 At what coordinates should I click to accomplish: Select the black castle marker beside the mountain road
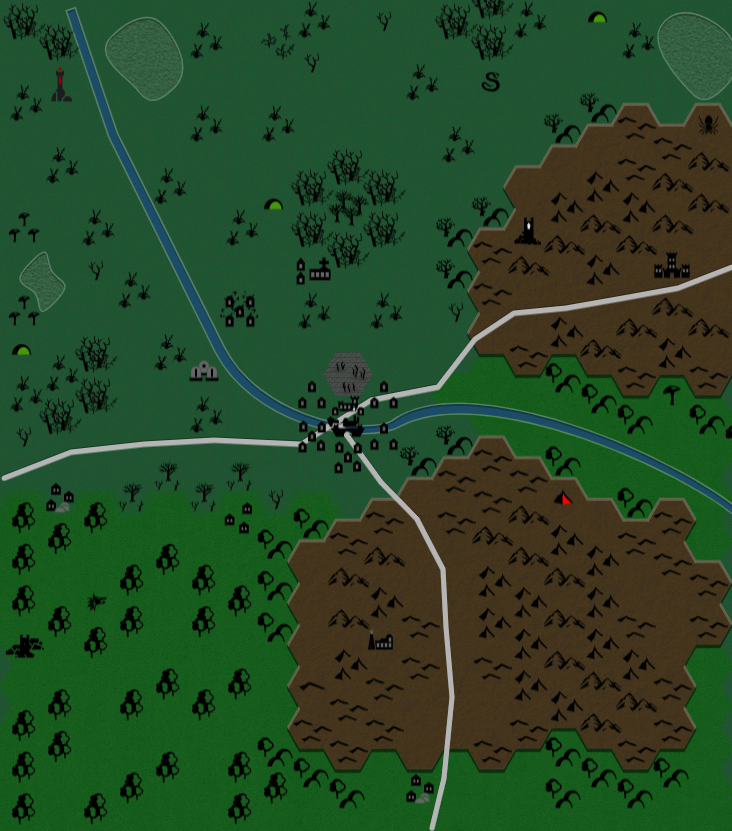(672, 266)
